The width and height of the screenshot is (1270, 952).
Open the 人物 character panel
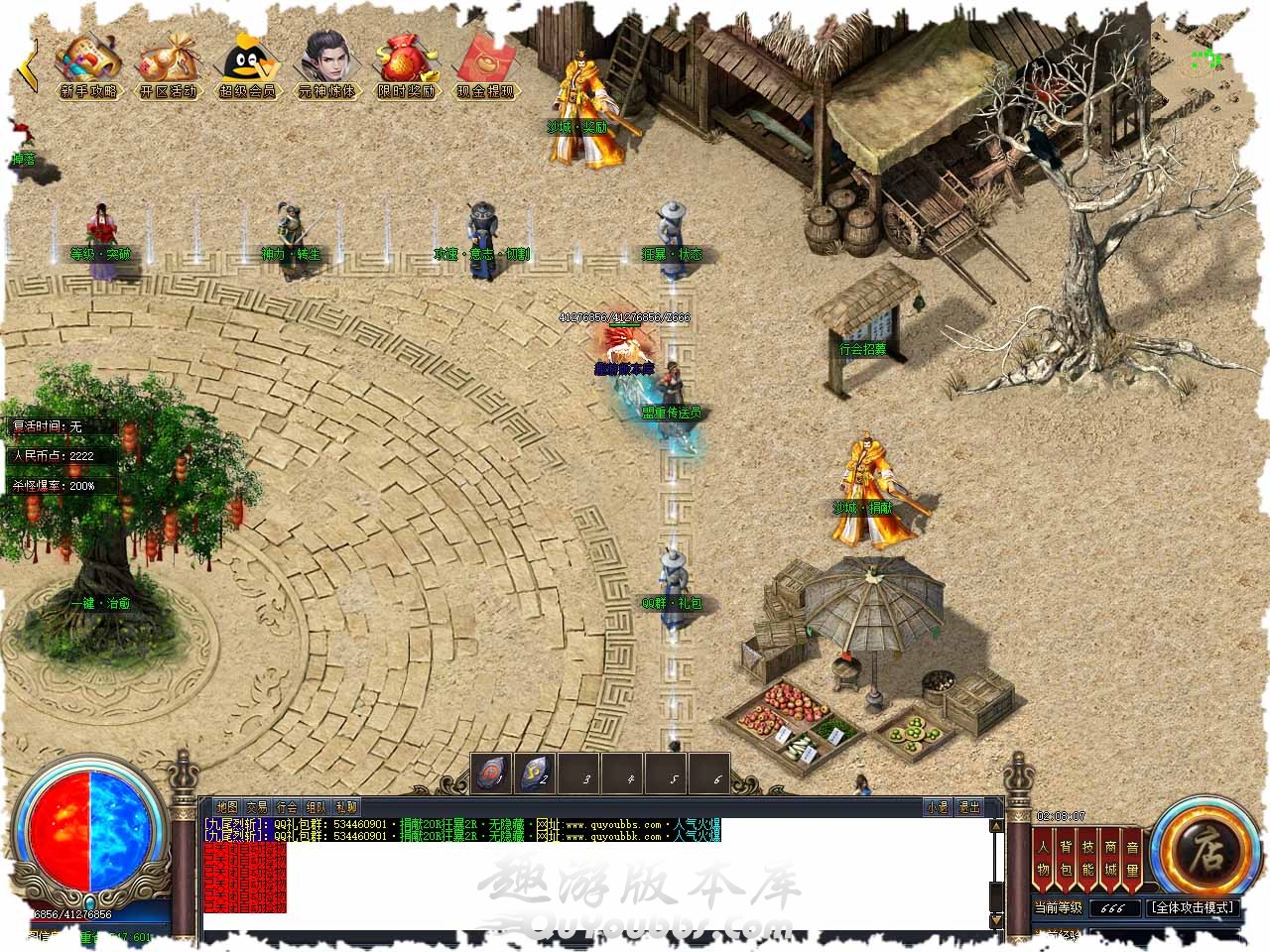[x=1043, y=859]
